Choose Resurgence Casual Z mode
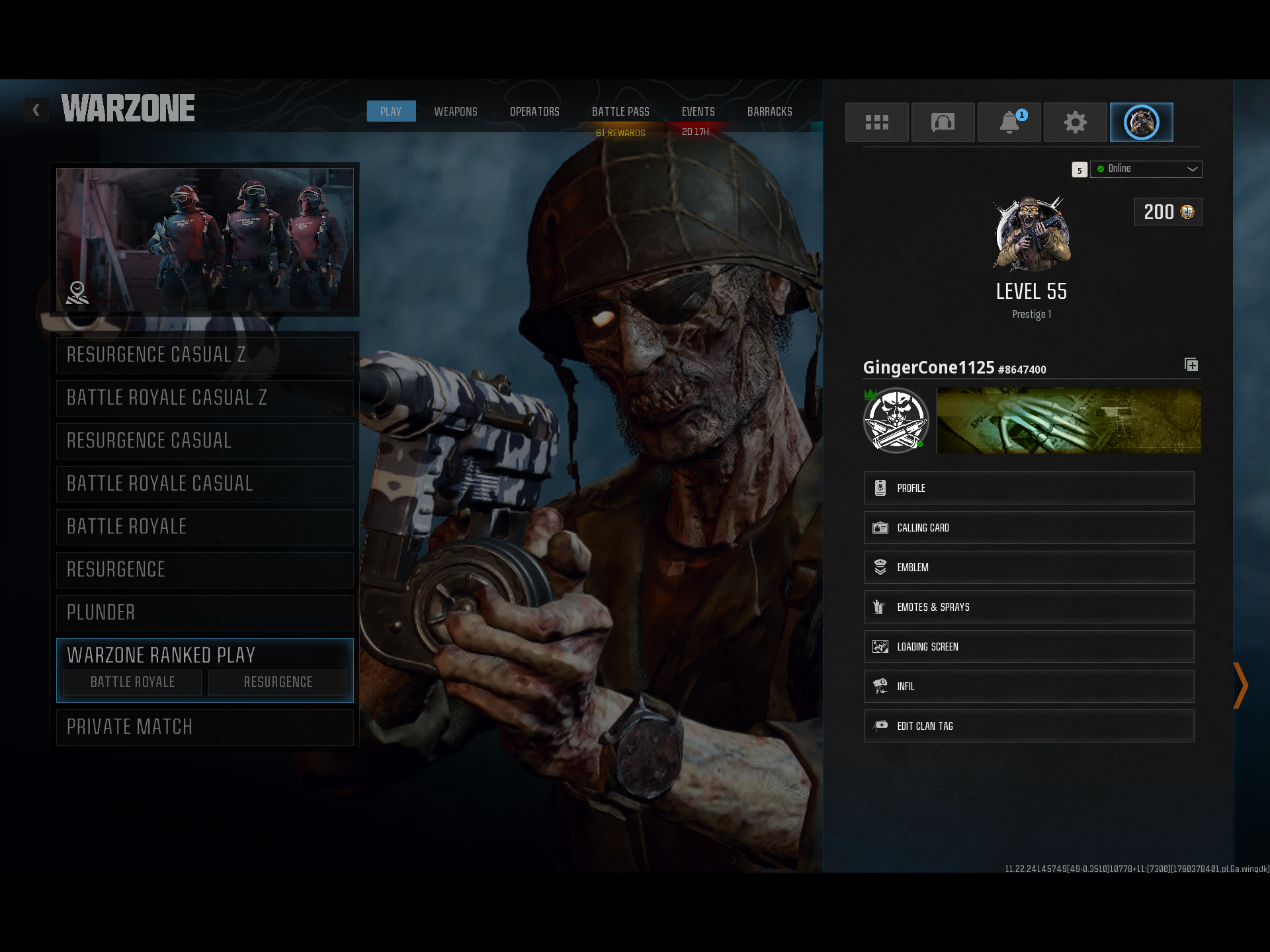1270x952 pixels. pos(205,355)
